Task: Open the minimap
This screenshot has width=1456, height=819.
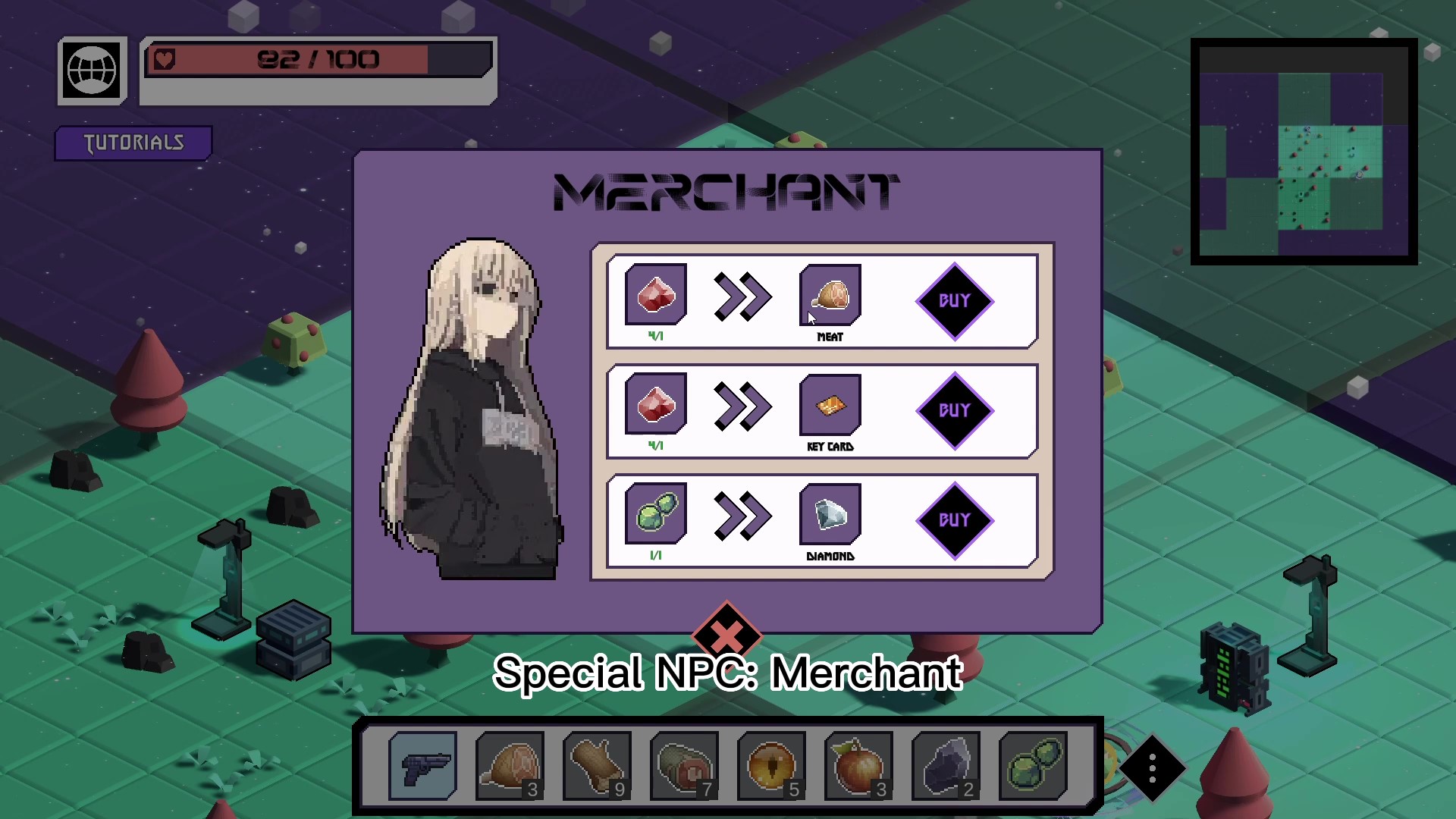Action: [1304, 152]
